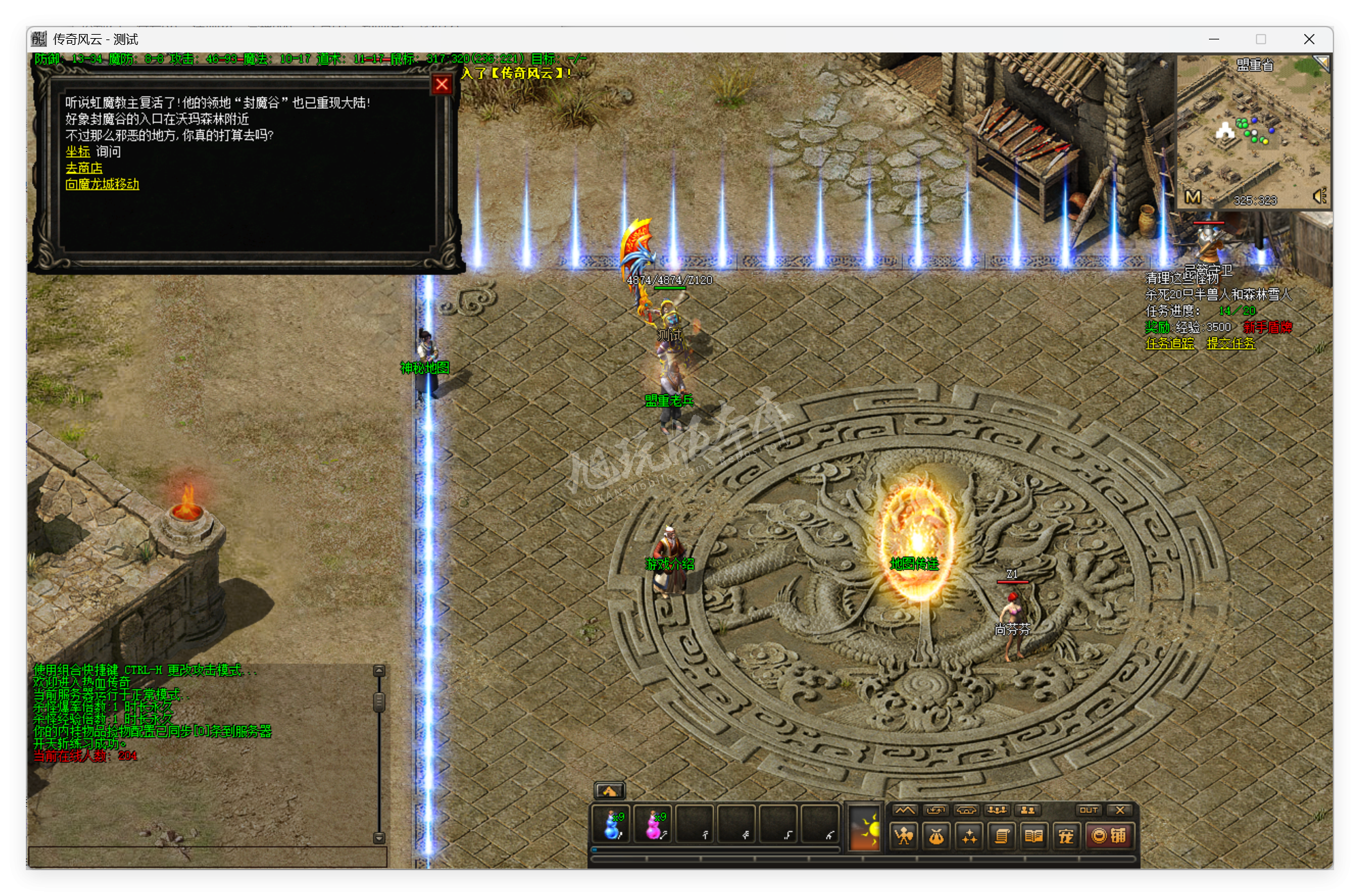
Task: Open the open-book icon panel
Action: (x=1033, y=835)
